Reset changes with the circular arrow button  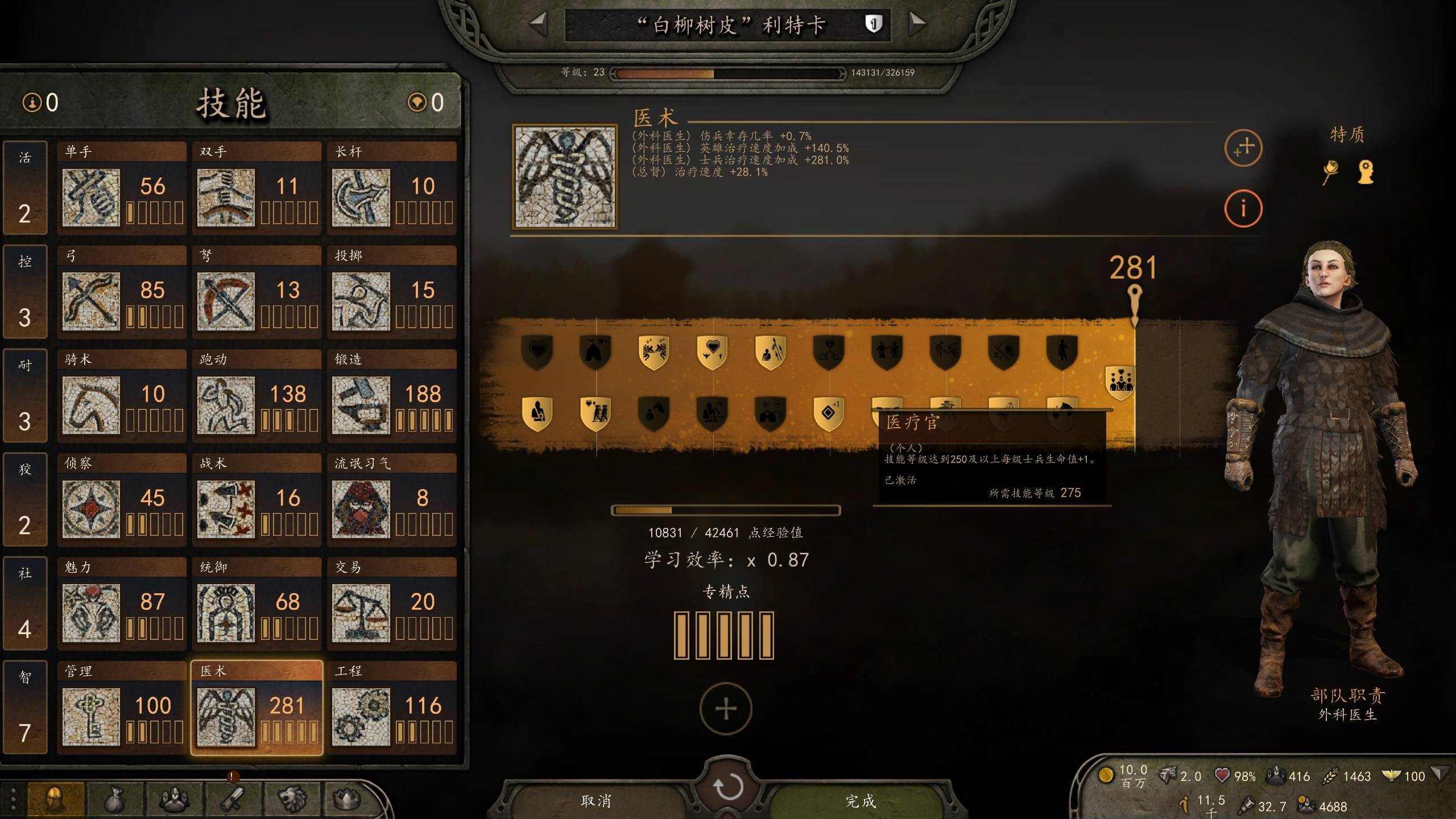point(727,787)
